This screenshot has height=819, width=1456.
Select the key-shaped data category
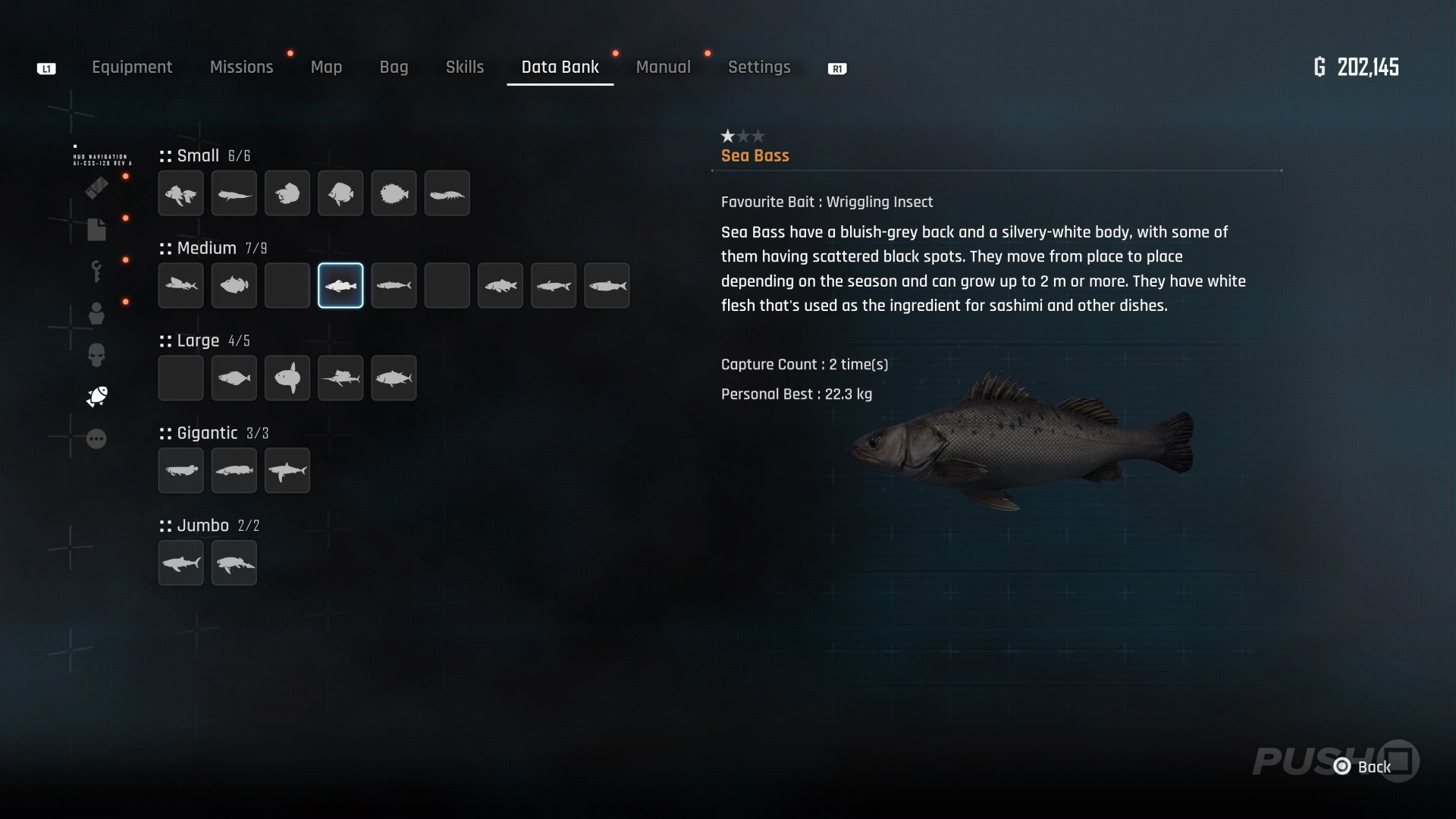pyautogui.click(x=96, y=271)
